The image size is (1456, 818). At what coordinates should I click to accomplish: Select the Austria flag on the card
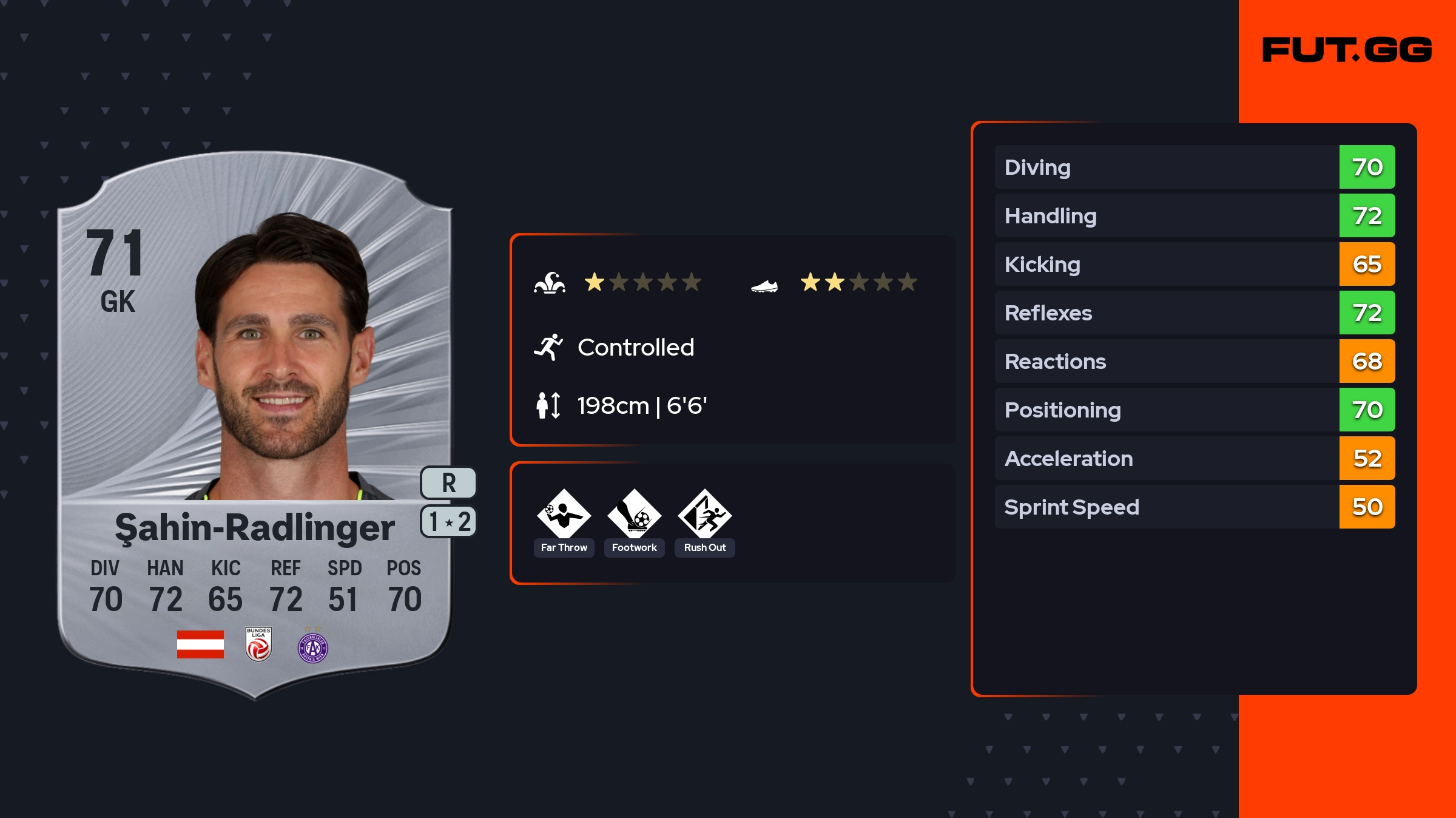click(x=200, y=644)
